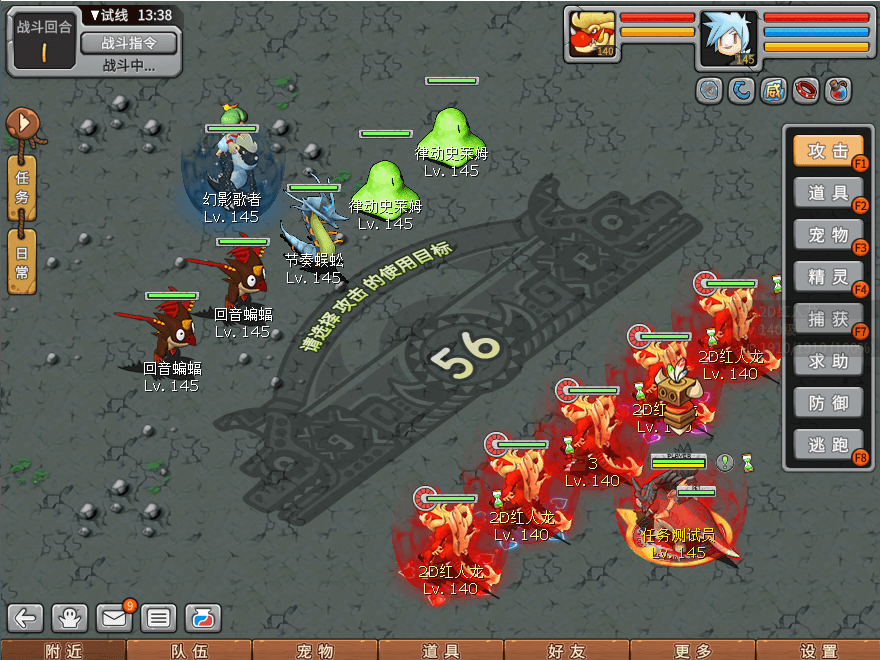Switch to the 好友 (Friends) tab
880x660 pixels.
567,651
